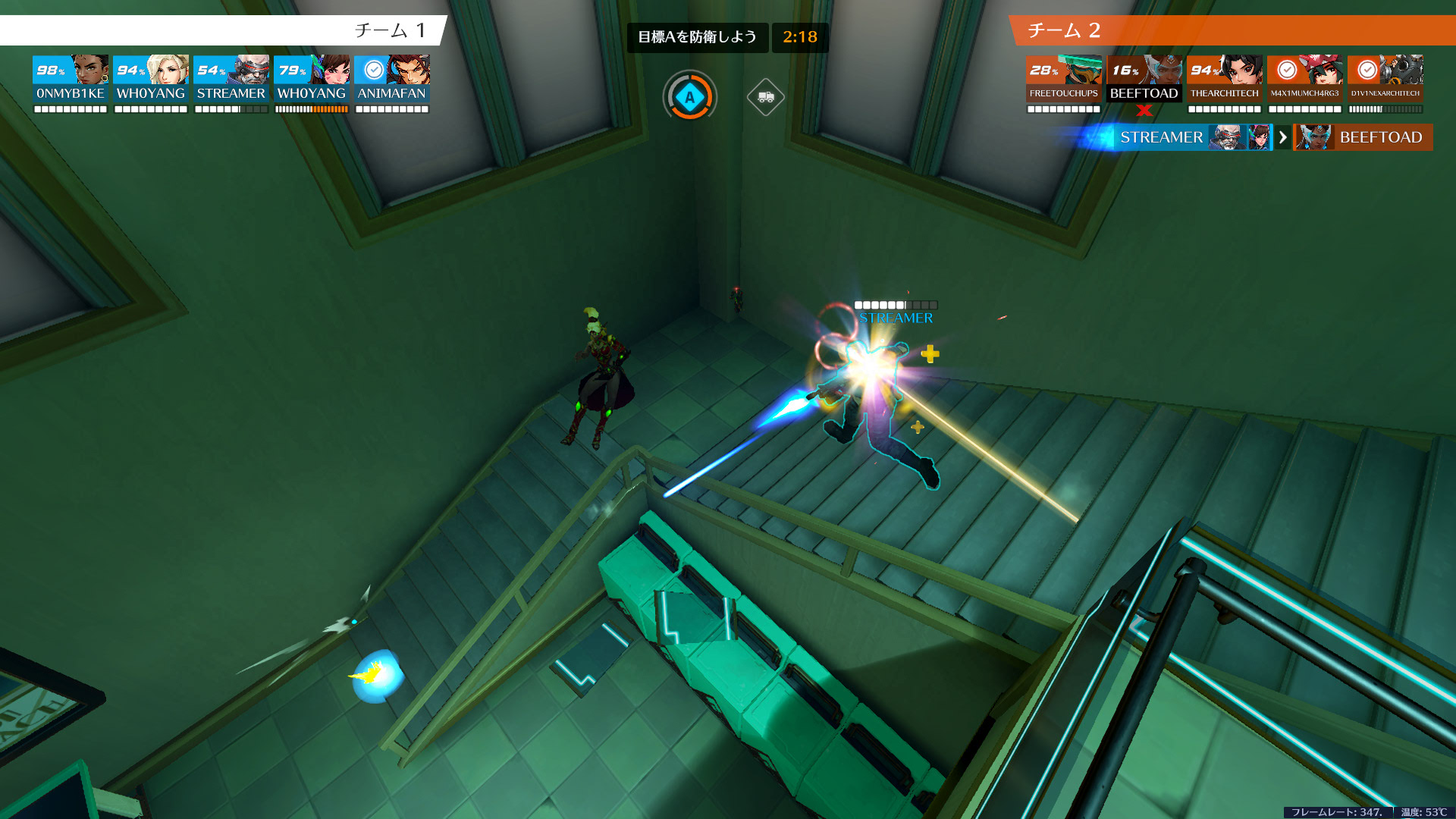
Task: Choose ANIMAFAN's player card
Action: (x=392, y=83)
